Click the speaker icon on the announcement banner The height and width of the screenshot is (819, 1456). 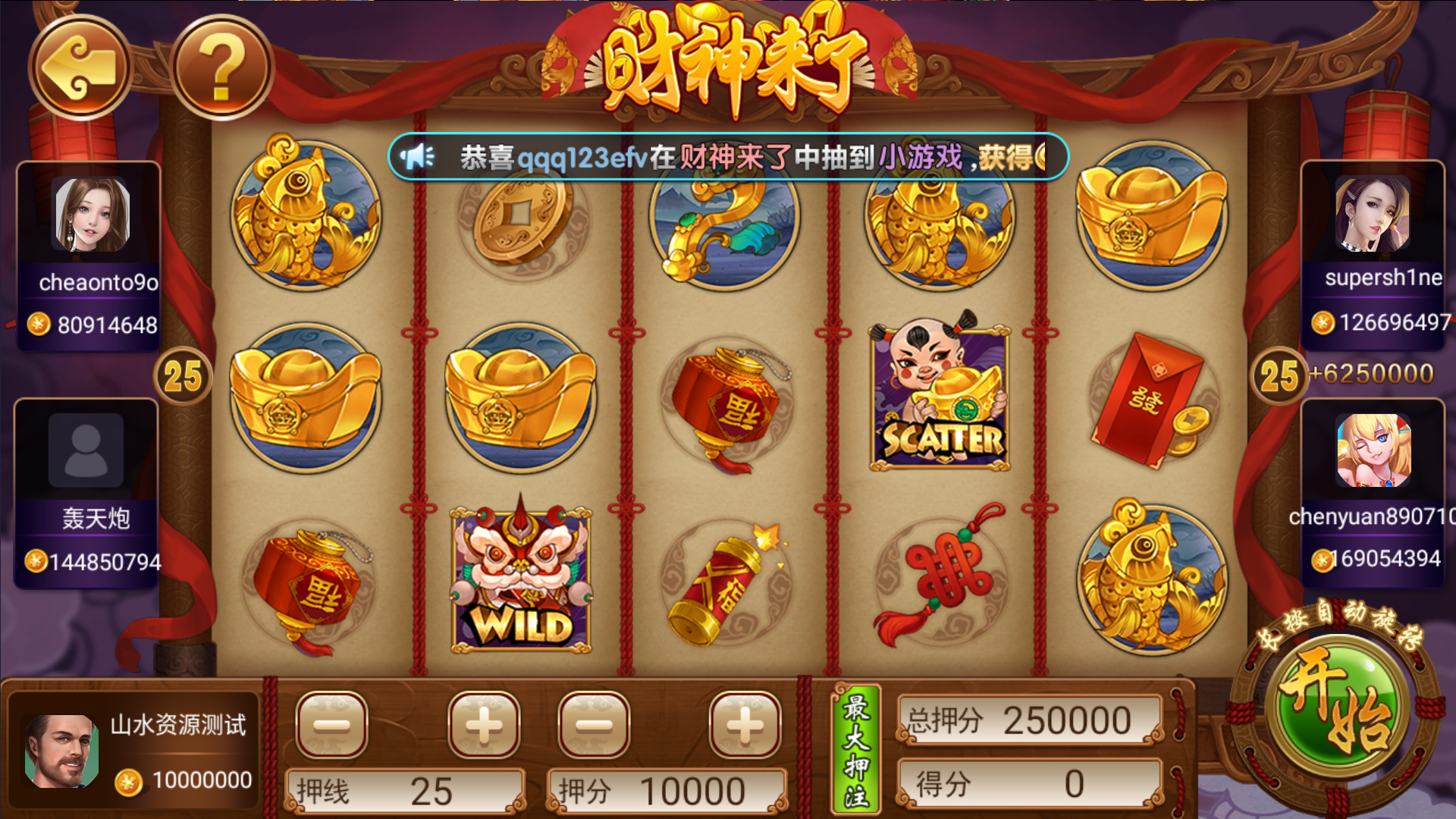click(416, 155)
